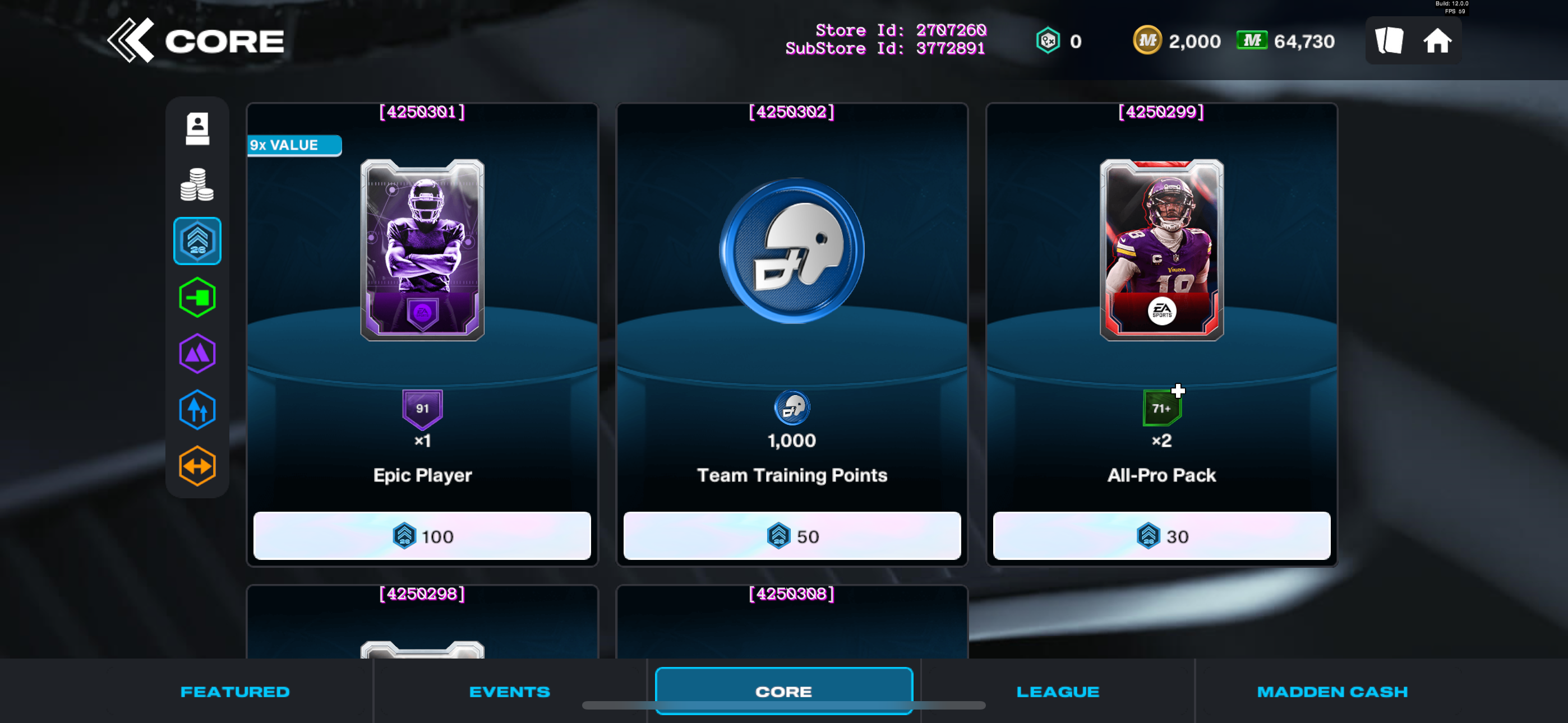Select the Epic Player card thumbnail
Screen dimensions: 1568x723
(422, 249)
